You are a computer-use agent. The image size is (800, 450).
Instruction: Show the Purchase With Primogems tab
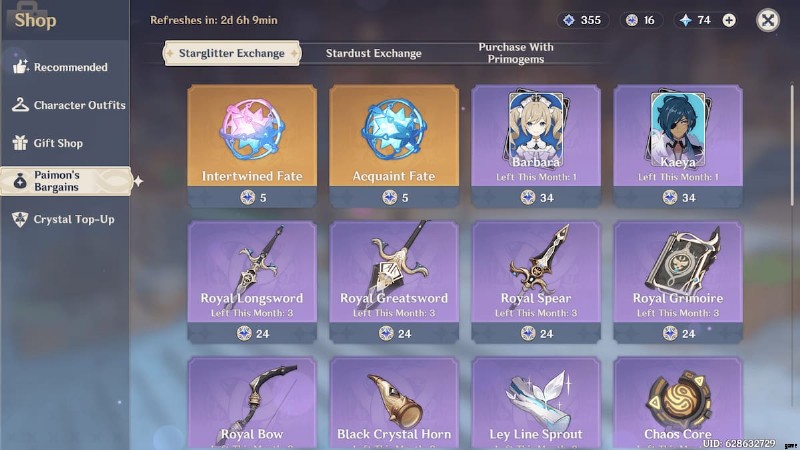pos(516,53)
